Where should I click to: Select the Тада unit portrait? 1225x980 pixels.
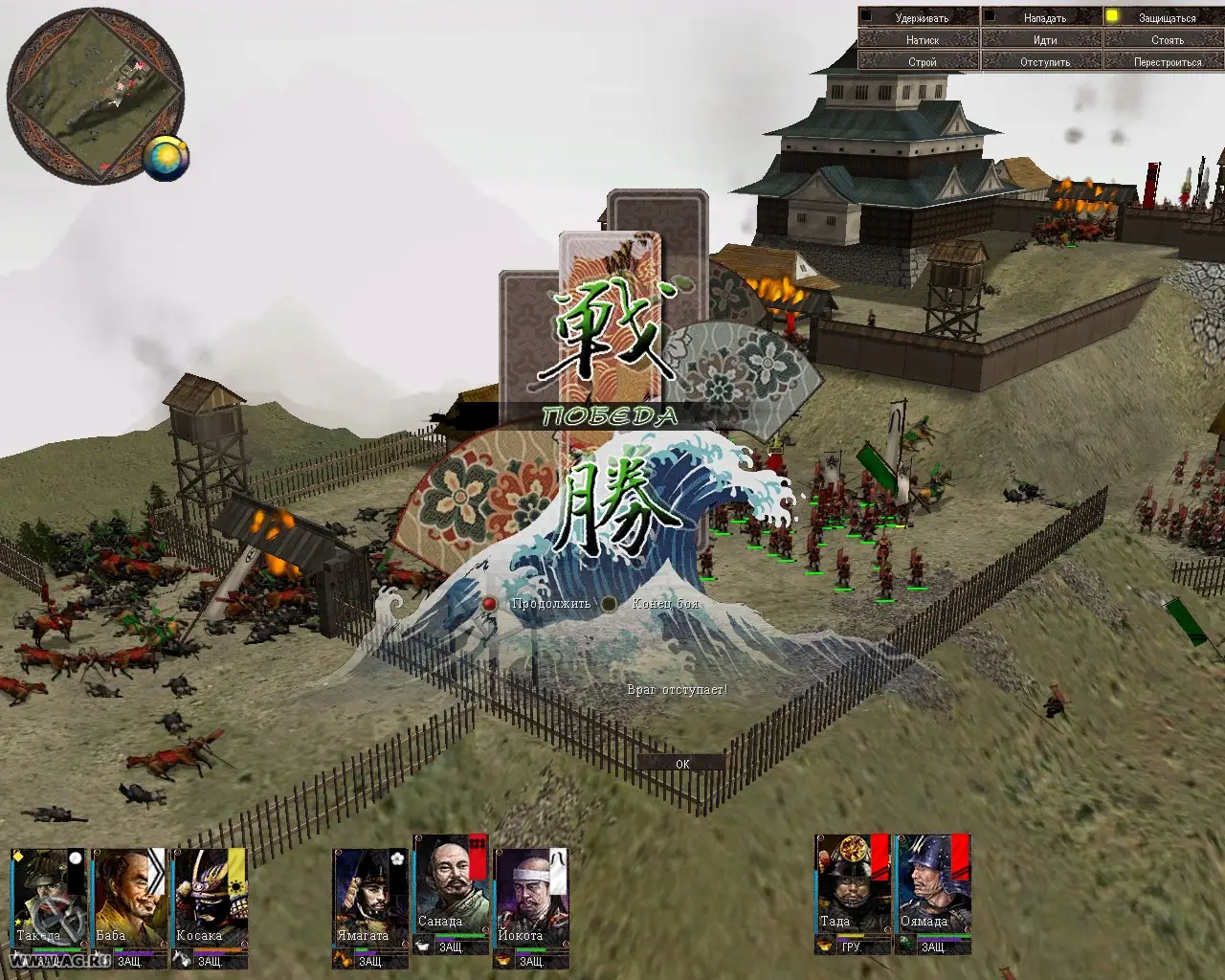coord(852,885)
